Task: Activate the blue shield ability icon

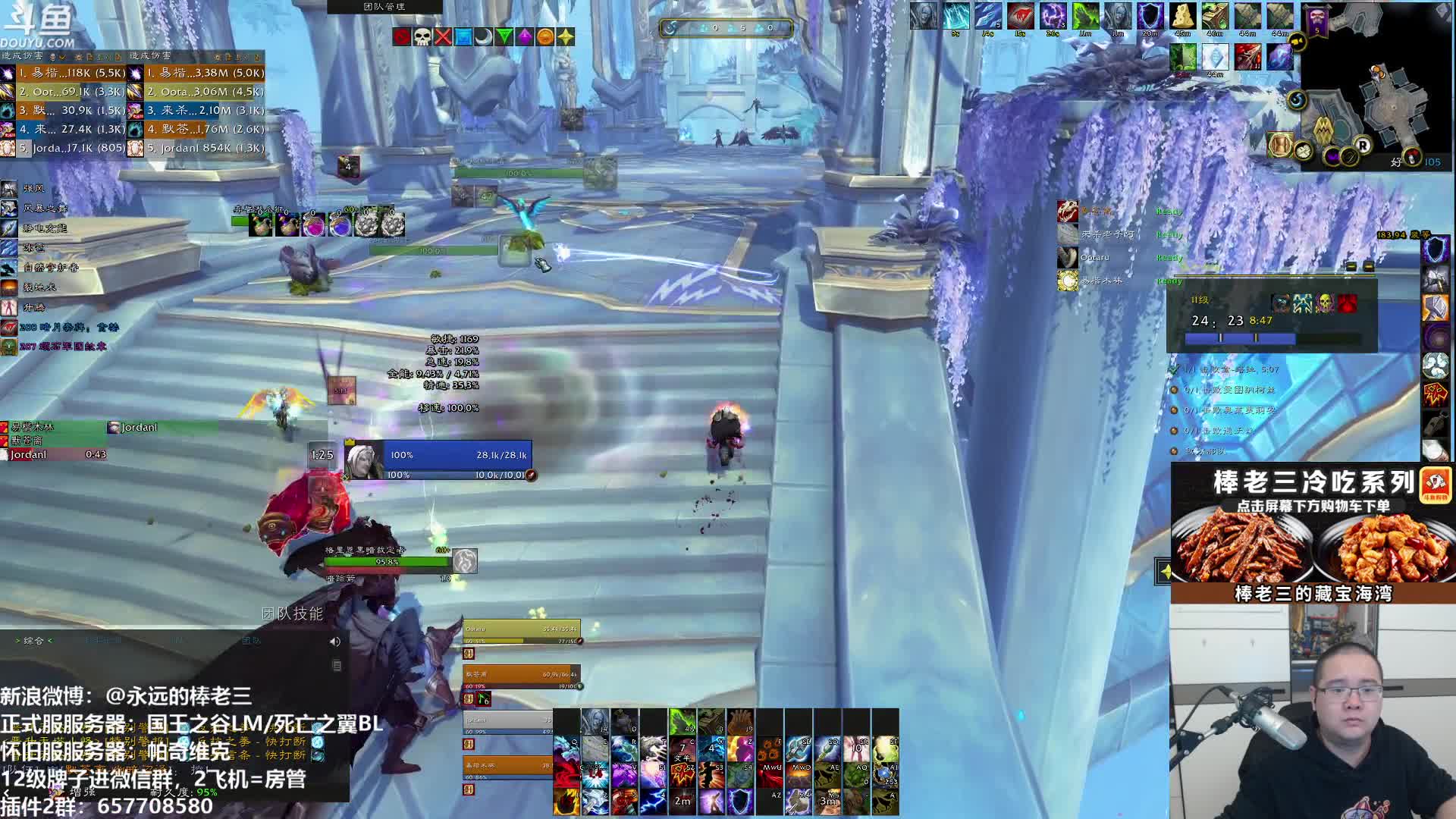Action: pyautogui.click(x=740, y=801)
